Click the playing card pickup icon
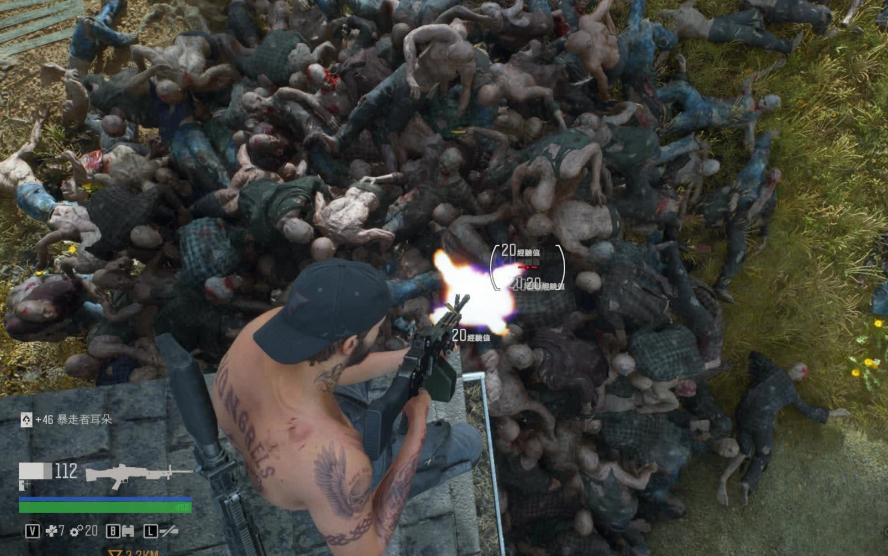The width and height of the screenshot is (888, 556). click(x=25, y=419)
